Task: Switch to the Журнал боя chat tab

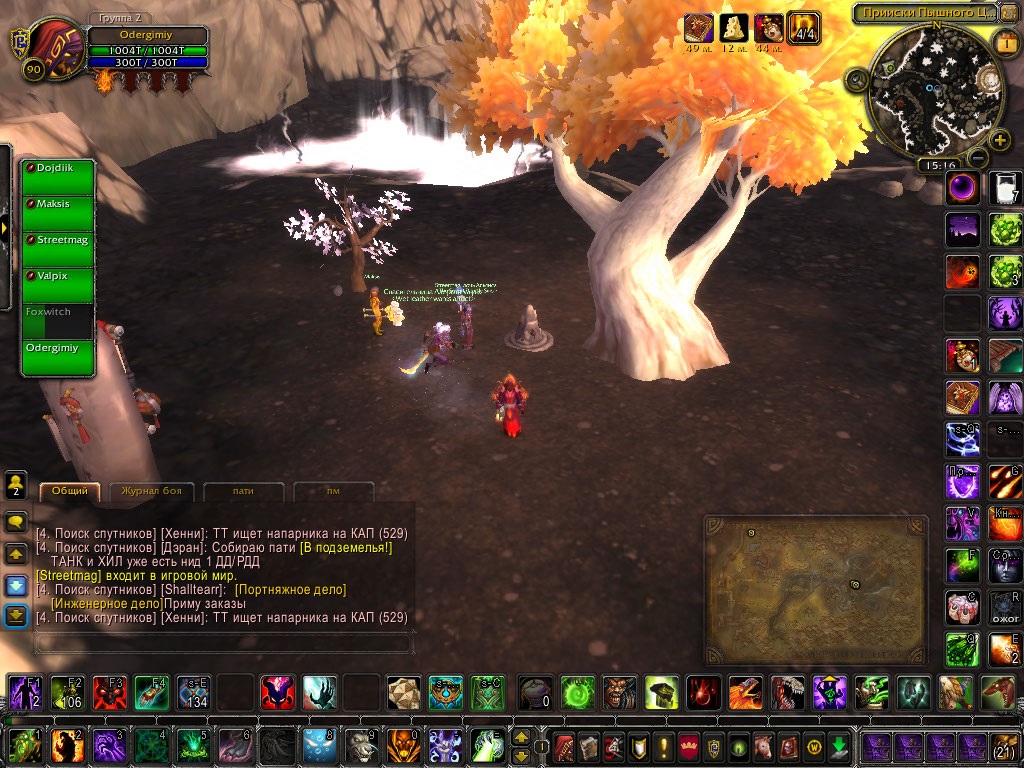Action: point(151,491)
